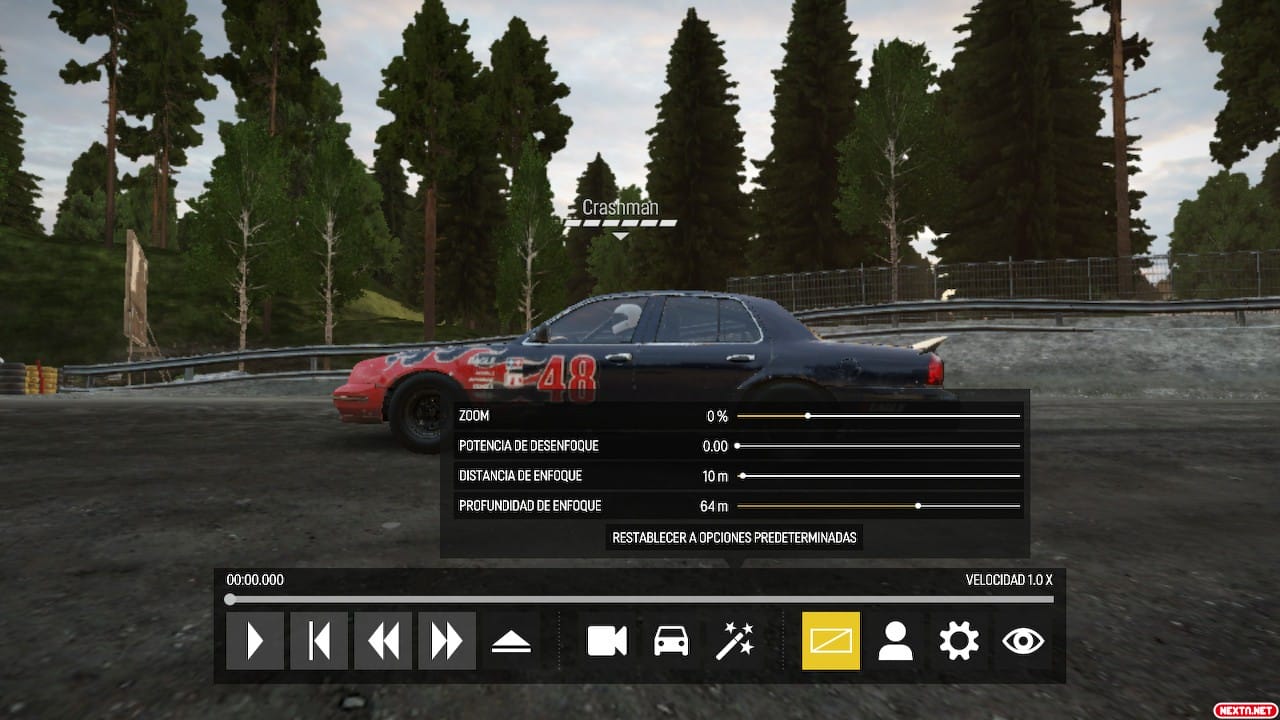Select the car icon
The height and width of the screenshot is (720, 1280).
[671, 641]
